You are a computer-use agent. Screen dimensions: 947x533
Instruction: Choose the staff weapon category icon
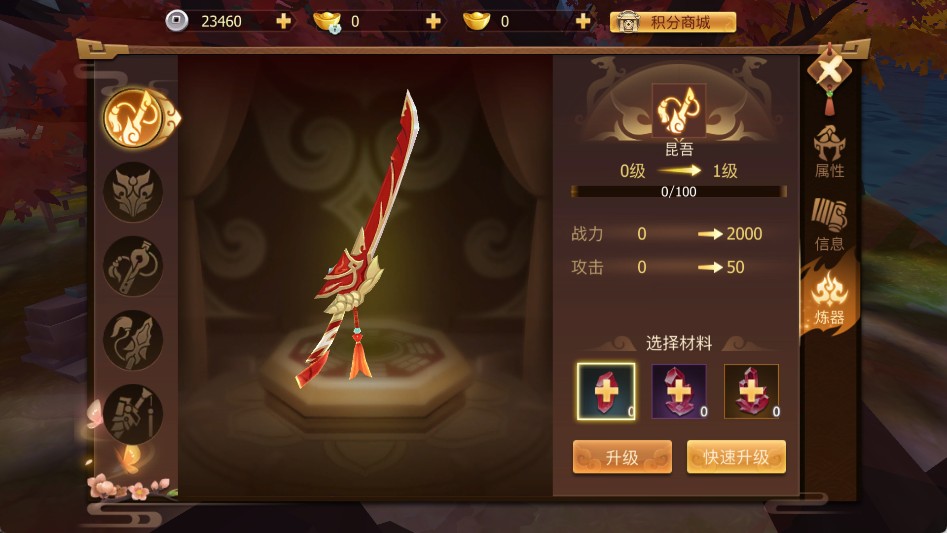point(133,266)
